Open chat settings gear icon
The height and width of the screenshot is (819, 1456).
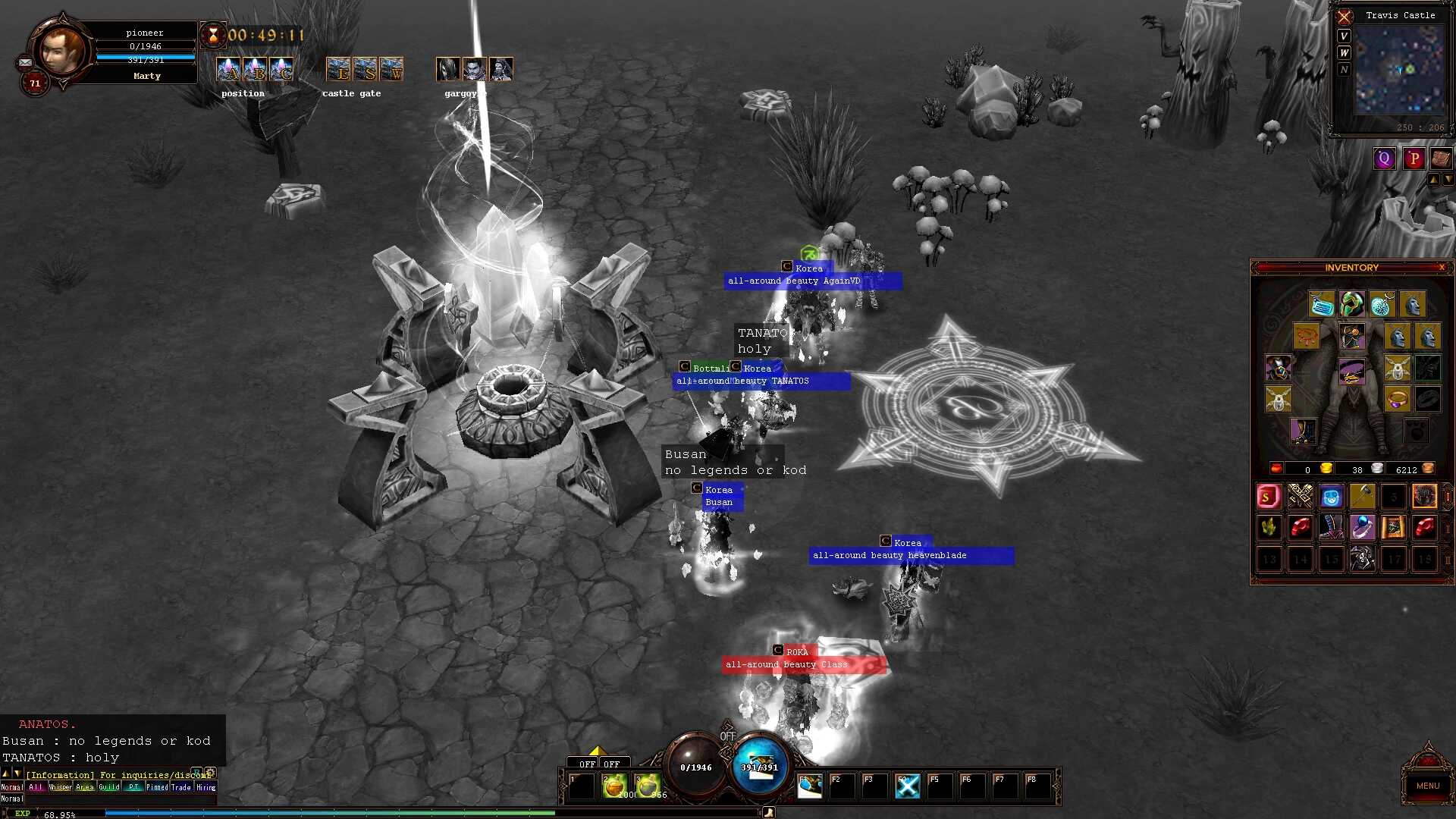pos(211,773)
